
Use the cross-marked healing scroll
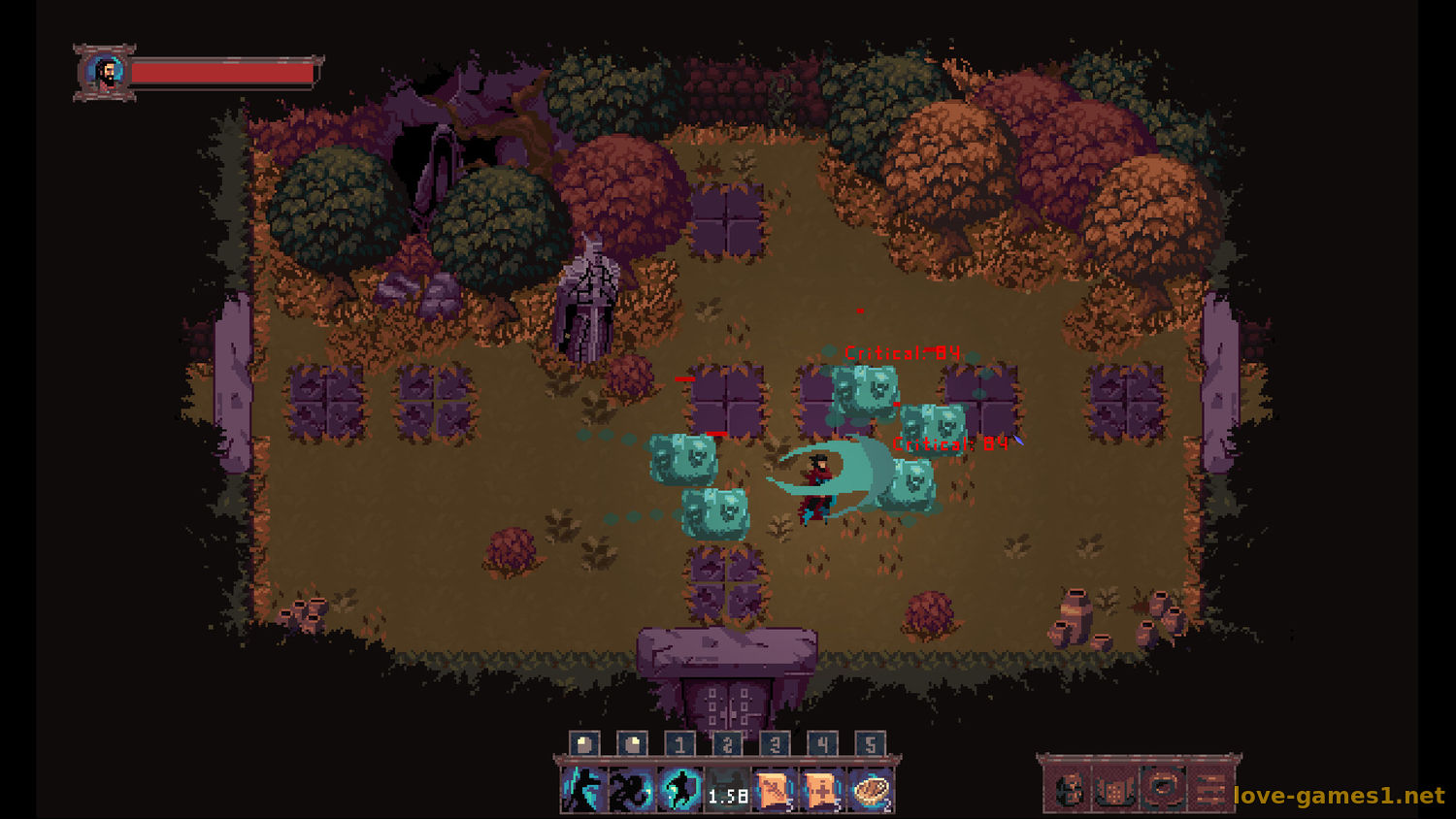click(822, 790)
